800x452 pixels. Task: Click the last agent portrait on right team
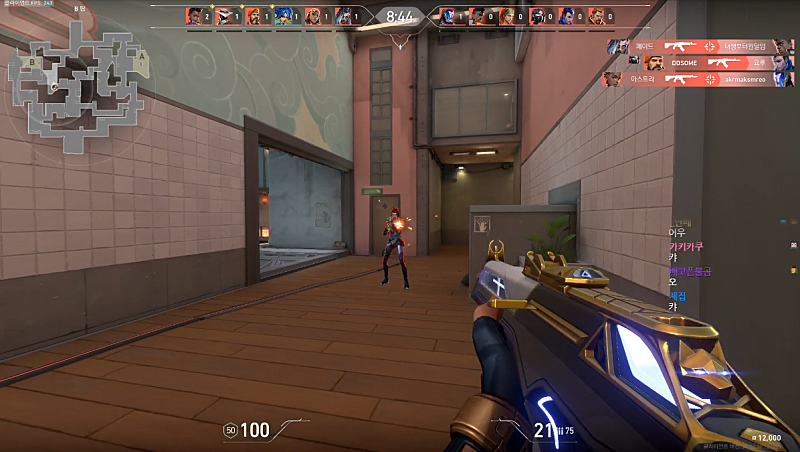click(x=597, y=15)
